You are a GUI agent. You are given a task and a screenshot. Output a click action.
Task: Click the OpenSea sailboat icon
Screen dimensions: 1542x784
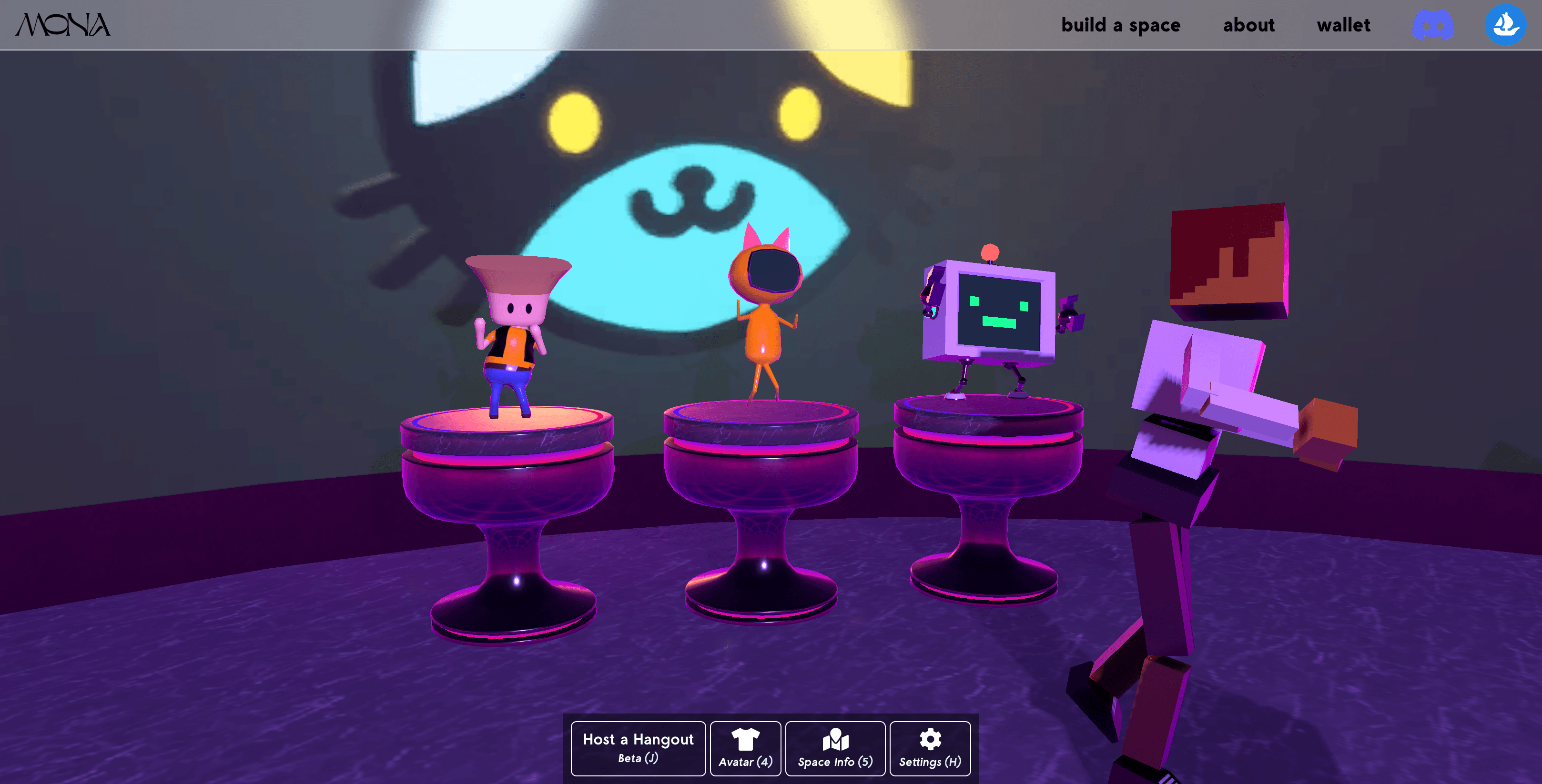(x=1505, y=25)
